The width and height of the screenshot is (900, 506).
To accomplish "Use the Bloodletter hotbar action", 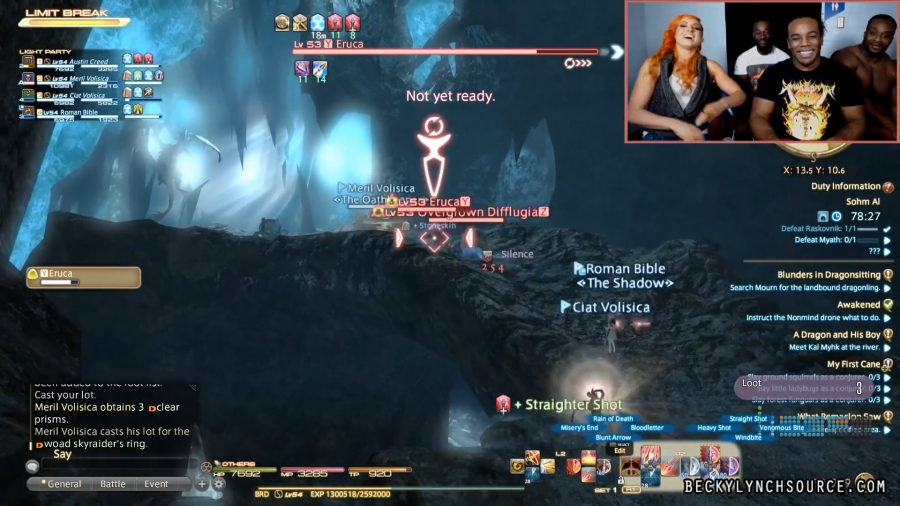I will coord(647,428).
